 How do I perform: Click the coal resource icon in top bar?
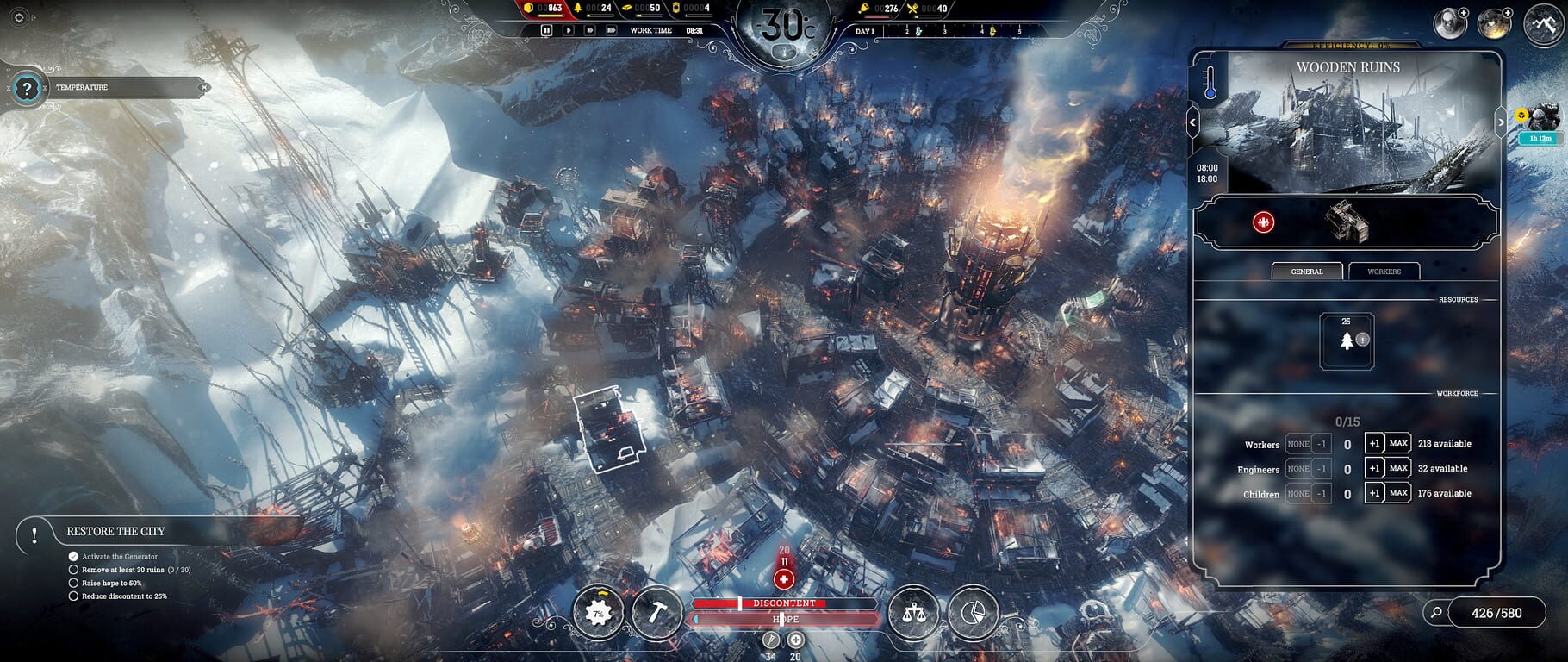click(528, 9)
